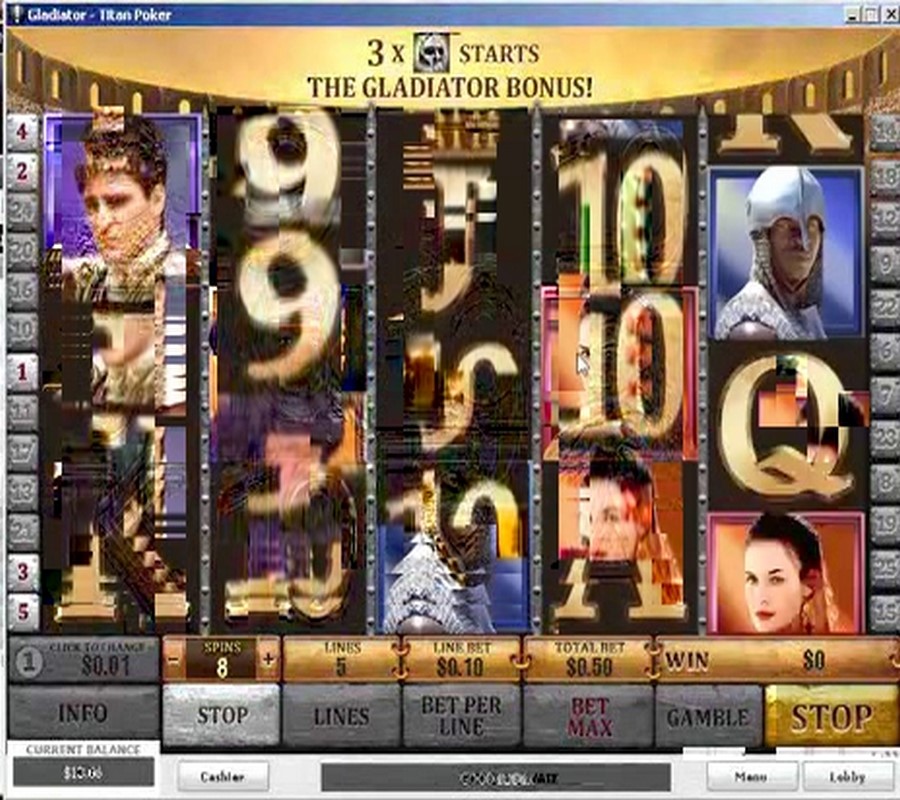This screenshot has width=900, height=800.
Task: Stop the reels with the gold STOP button
Action: (x=830, y=716)
